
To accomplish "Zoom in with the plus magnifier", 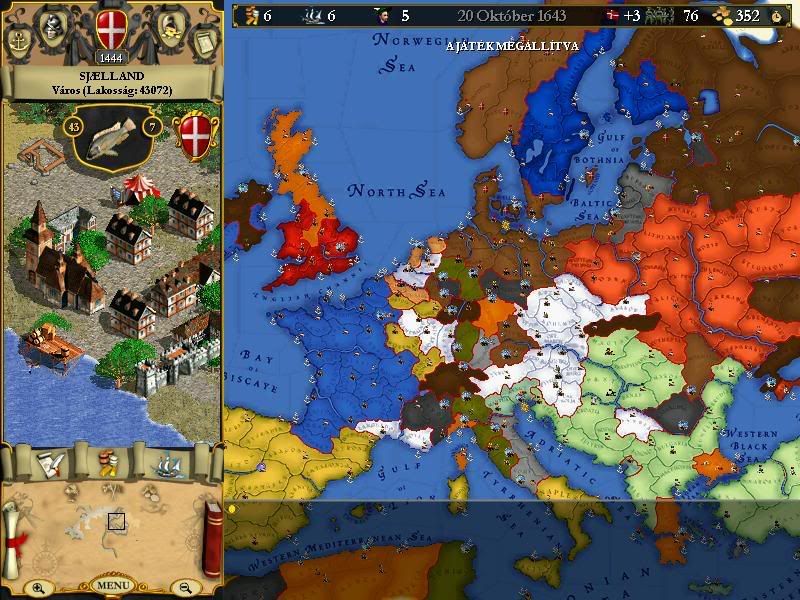I will [x=38, y=588].
